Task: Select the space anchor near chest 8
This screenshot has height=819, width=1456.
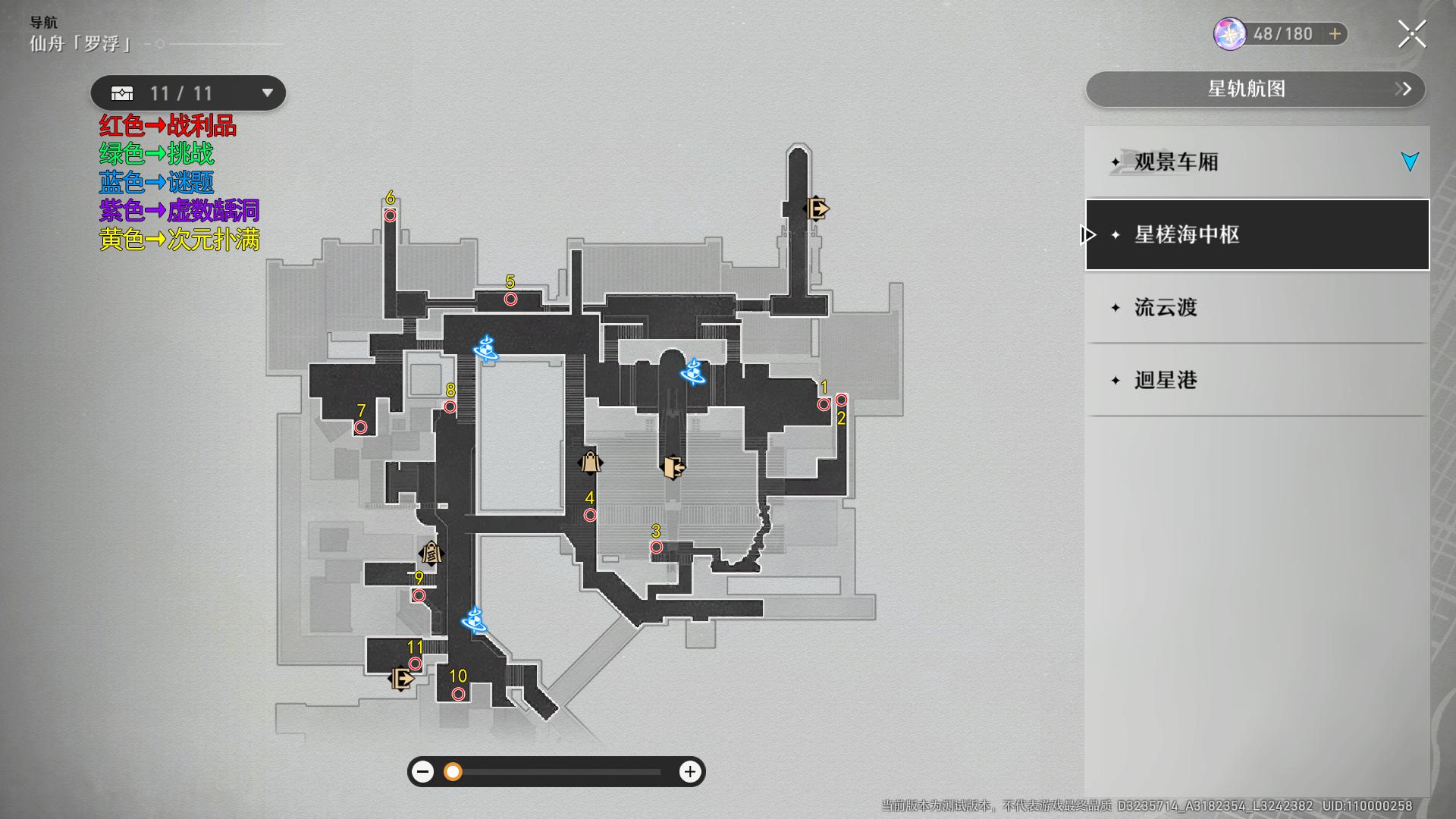Action: 485,349
